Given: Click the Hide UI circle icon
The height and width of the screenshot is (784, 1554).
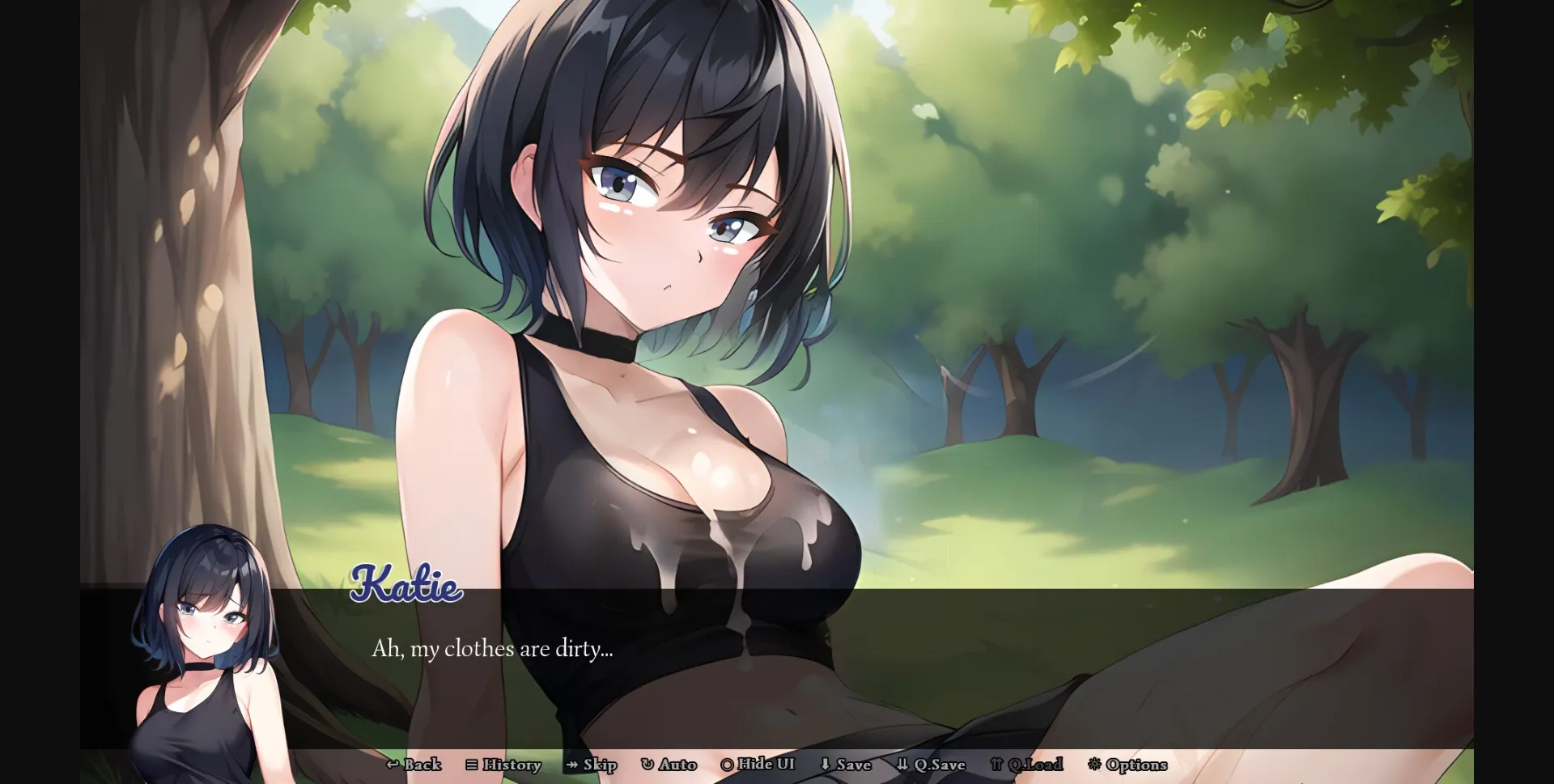Looking at the screenshot, I should click(x=728, y=765).
